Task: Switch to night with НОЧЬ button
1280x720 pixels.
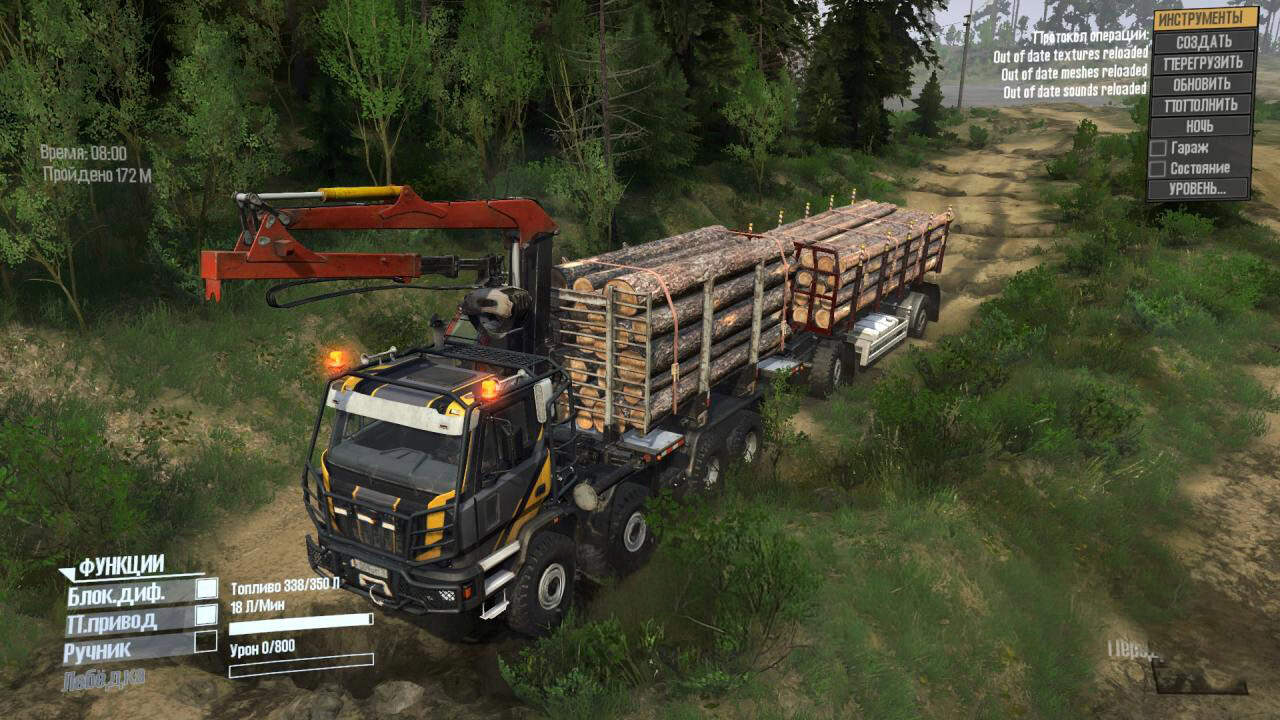Action: tap(1200, 127)
